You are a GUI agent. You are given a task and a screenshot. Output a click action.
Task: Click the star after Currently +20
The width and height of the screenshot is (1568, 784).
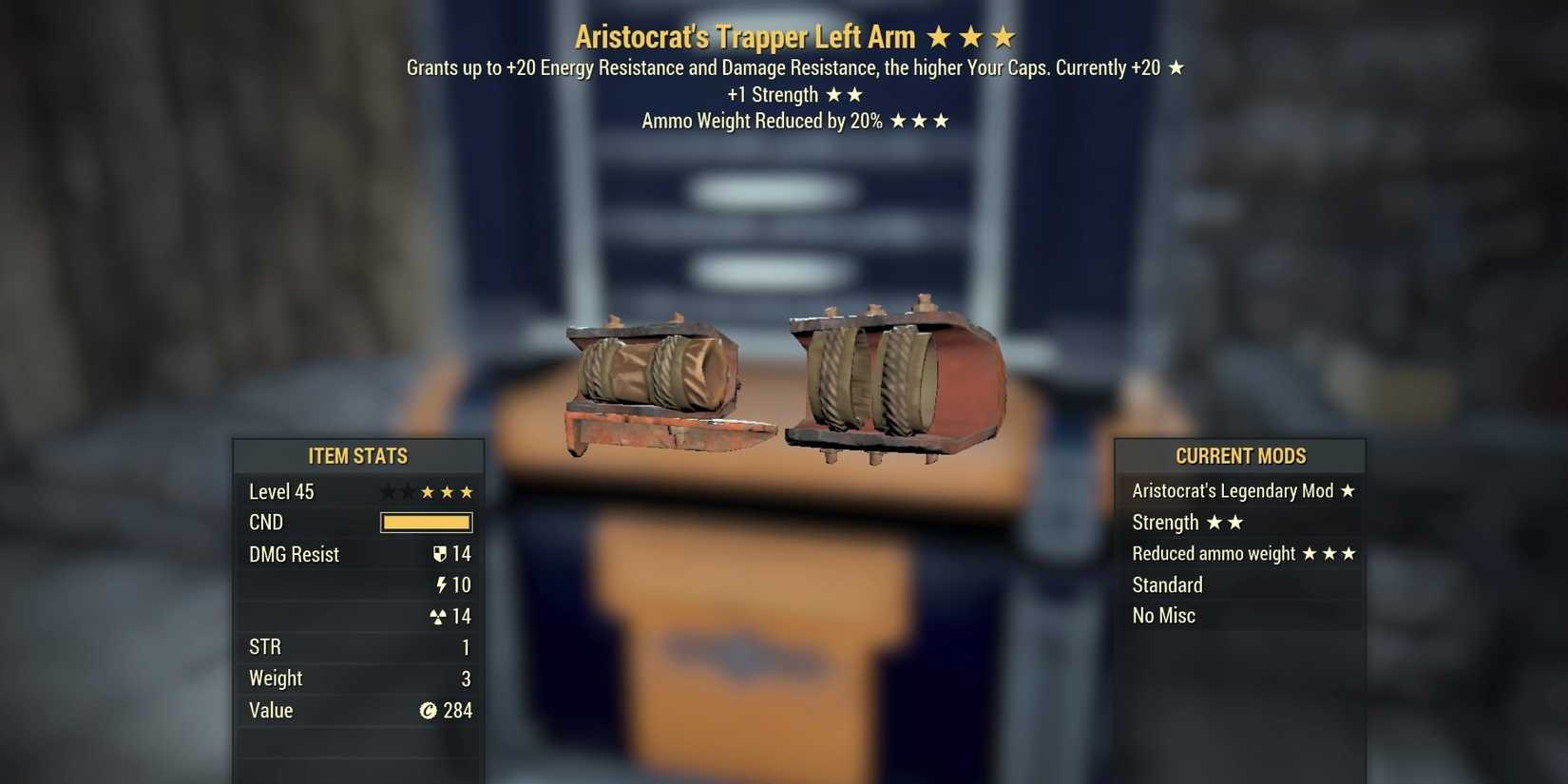click(1176, 67)
